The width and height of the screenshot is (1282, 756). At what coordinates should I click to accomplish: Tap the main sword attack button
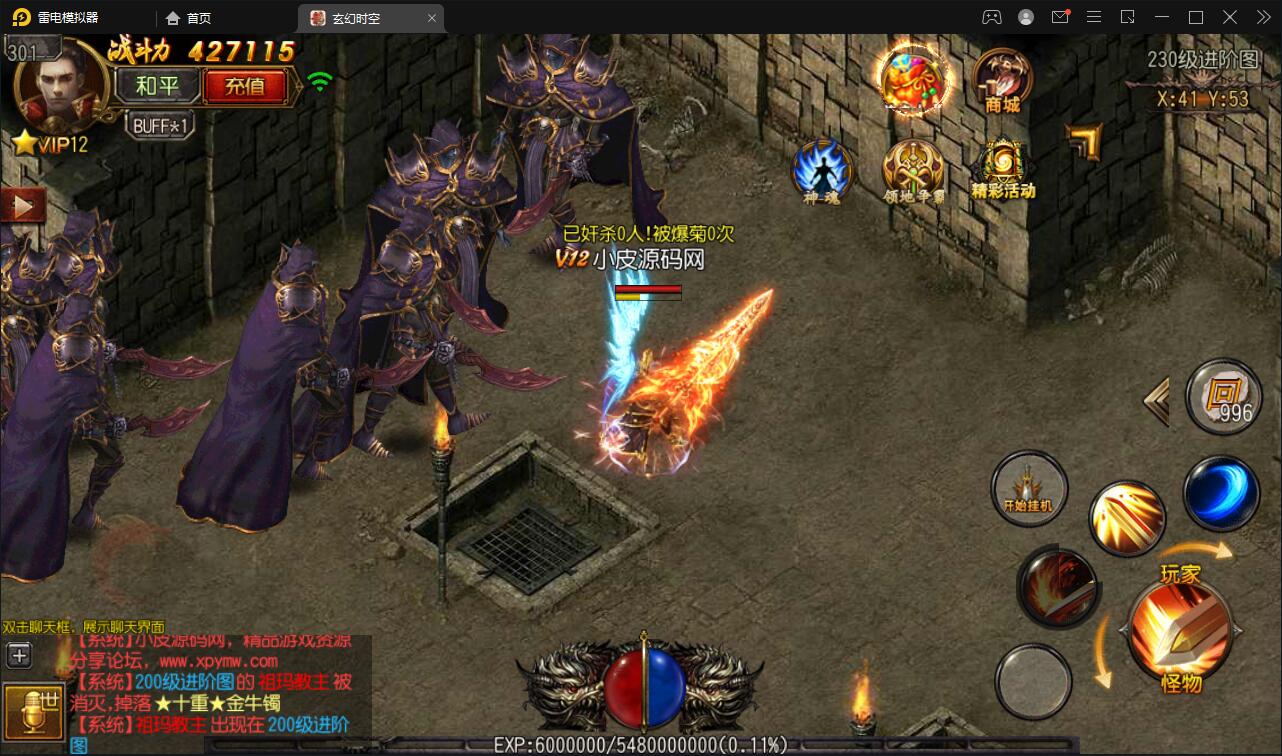point(1179,628)
